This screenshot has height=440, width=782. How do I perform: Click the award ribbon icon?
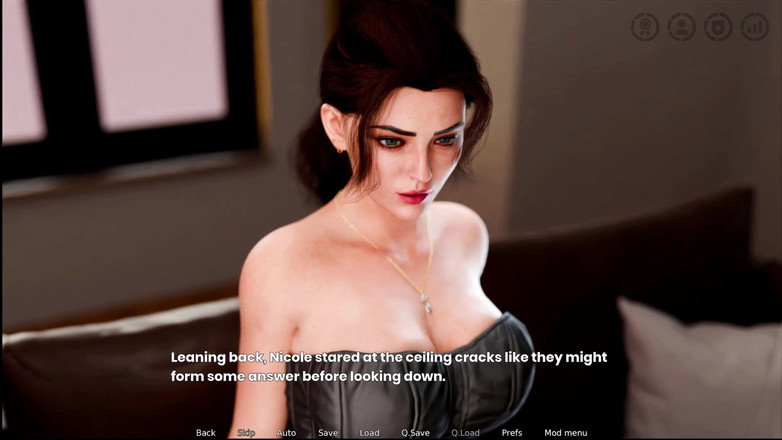[x=645, y=27]
